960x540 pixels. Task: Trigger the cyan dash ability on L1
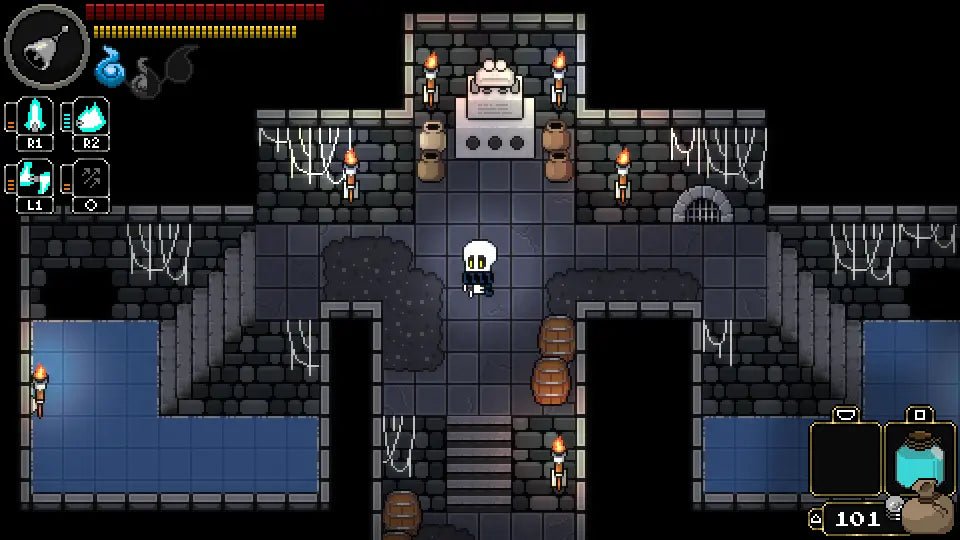point(36,178)
